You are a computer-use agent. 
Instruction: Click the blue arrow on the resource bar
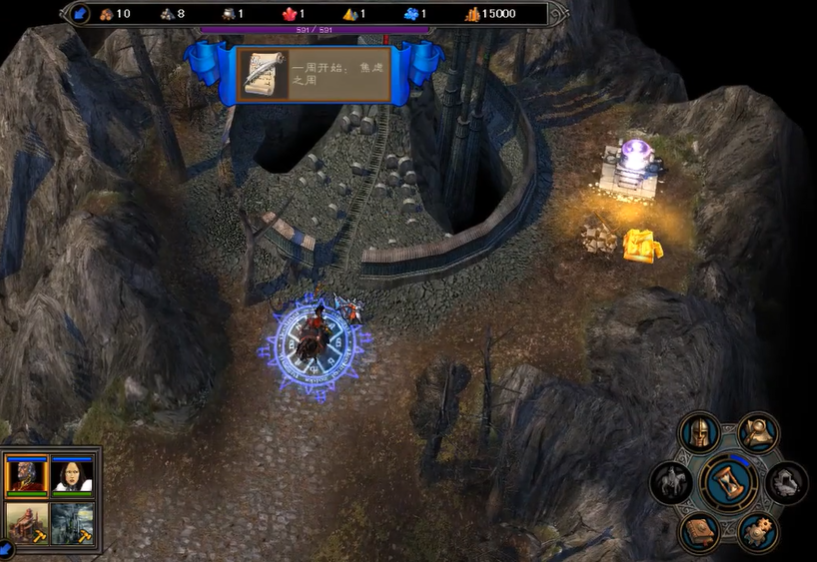tap(81, 14)
